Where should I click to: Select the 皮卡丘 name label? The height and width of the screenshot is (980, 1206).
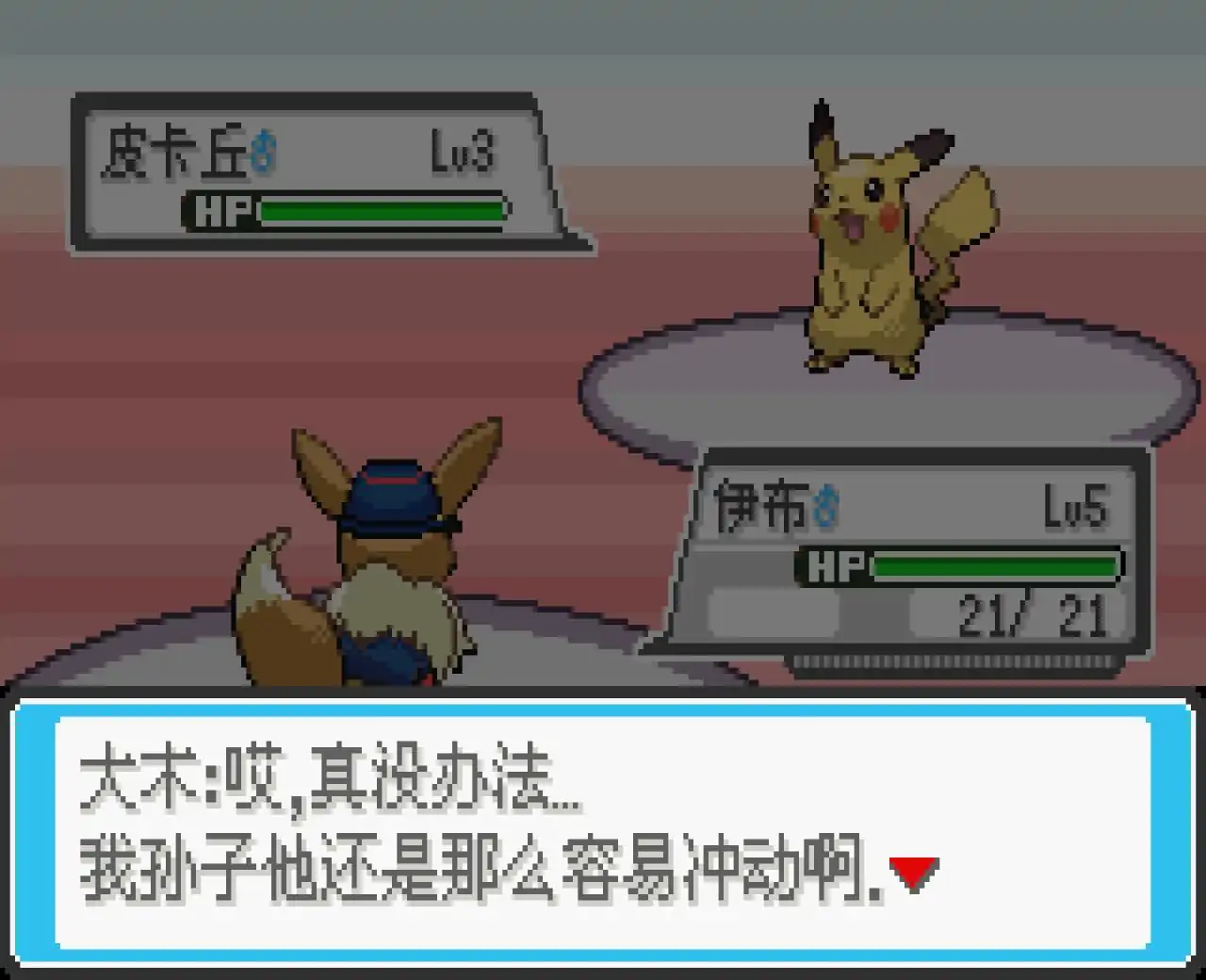[x=179, y=151]
